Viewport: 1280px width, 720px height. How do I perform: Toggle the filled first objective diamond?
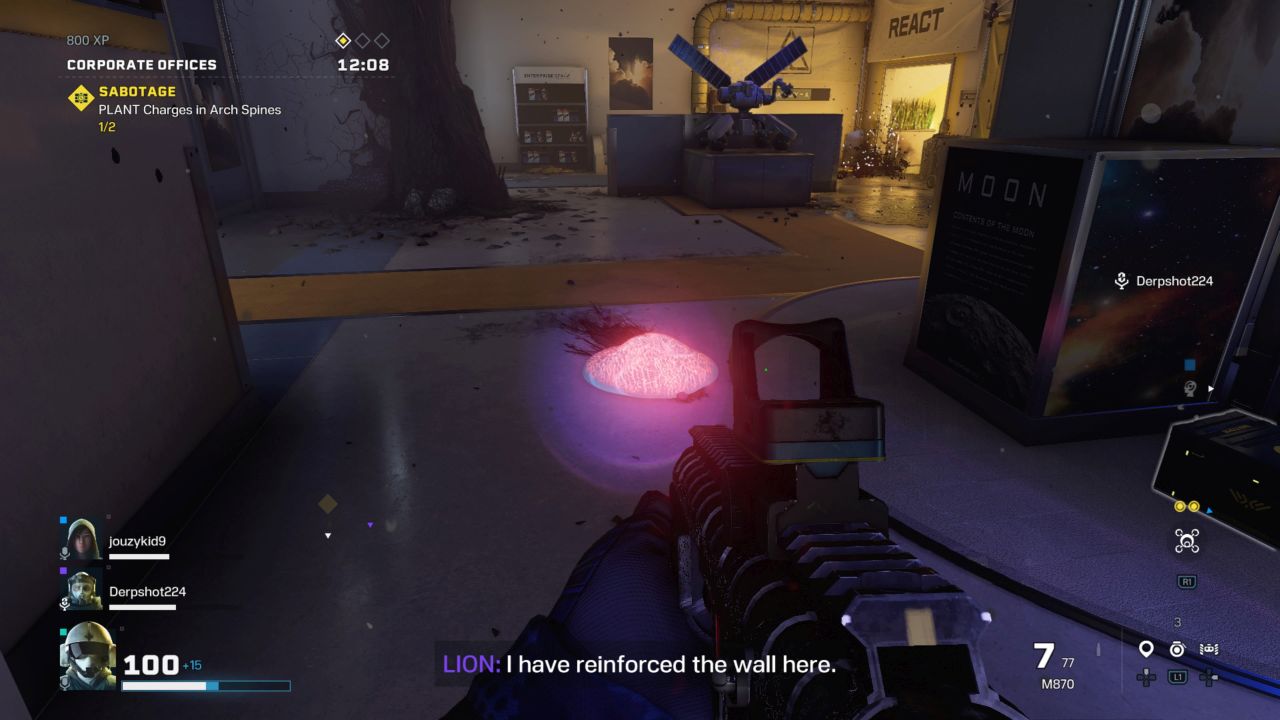[x=344, y=42]
